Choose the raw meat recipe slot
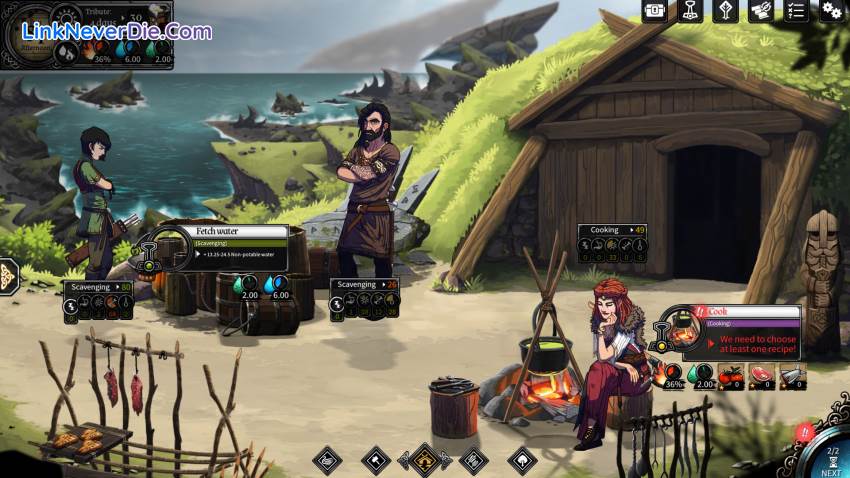Viewport: 850px width, 478px height. (762, 377)
